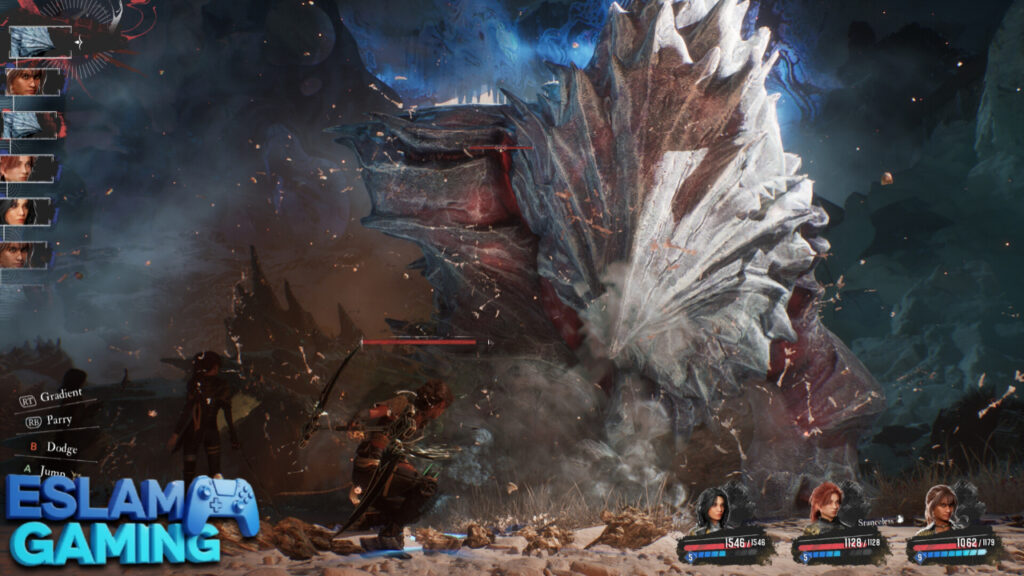Choose the black-haired party member with 1546 HP
The width and height of the screenshot is (1024, 576).
pos(713,510)
